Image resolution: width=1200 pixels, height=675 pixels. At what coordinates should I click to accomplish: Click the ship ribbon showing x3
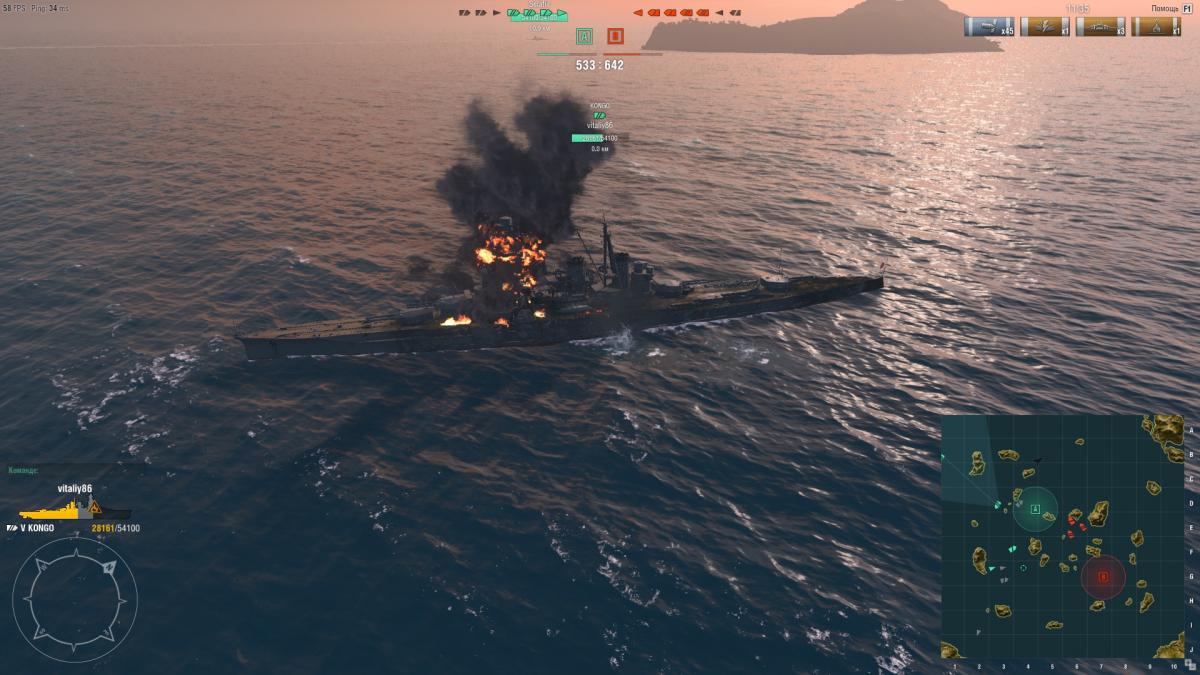click(1101, 27)
